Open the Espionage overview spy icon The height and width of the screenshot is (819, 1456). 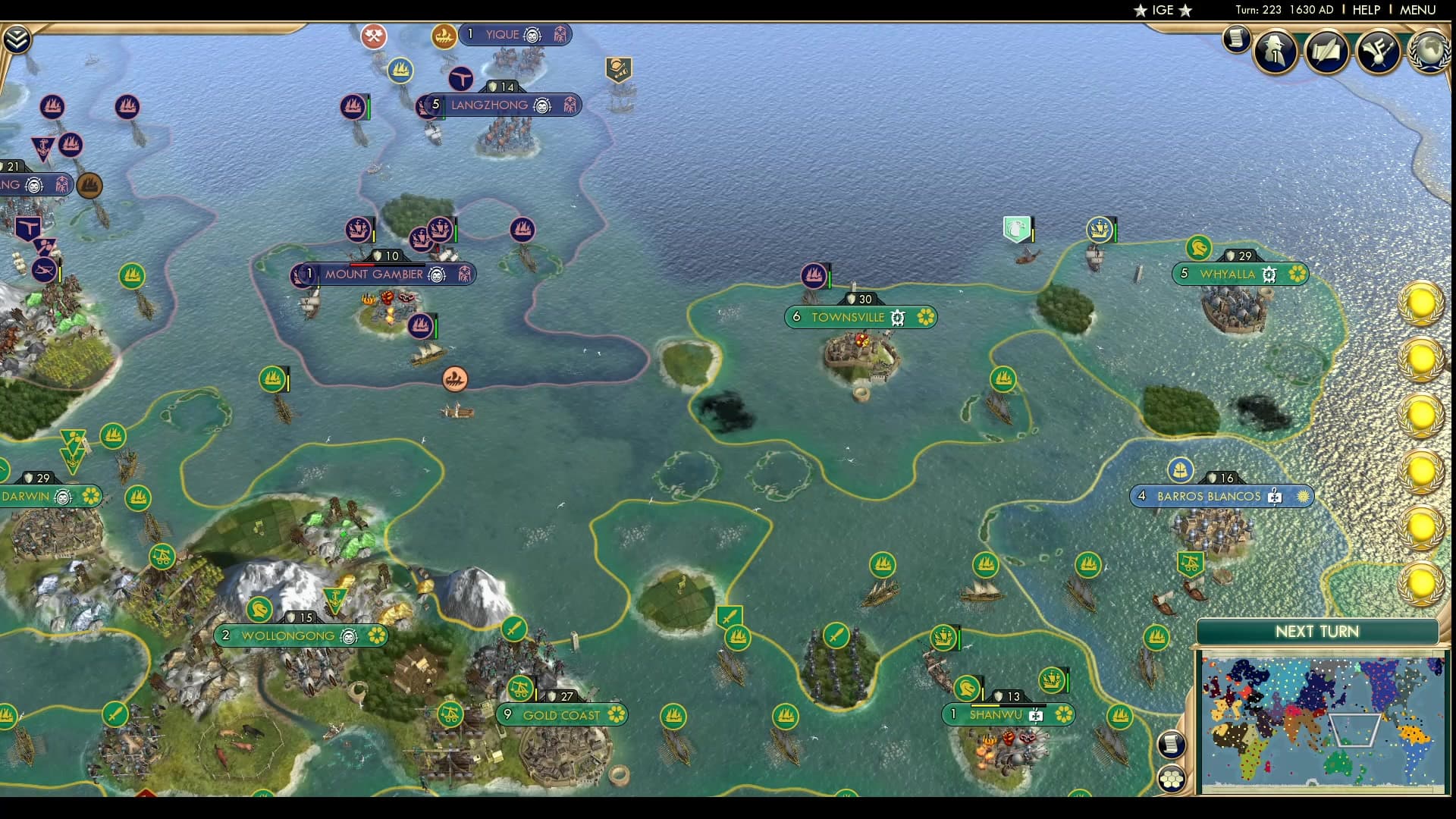point(1276,52)
